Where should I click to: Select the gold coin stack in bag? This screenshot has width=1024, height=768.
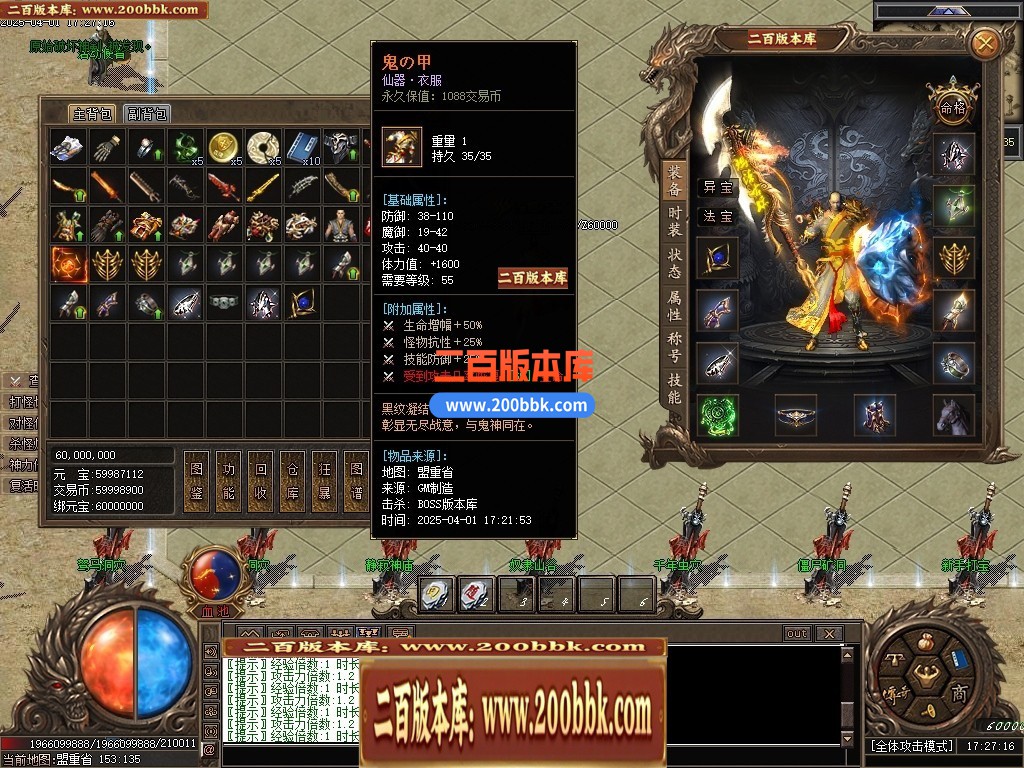point(222,147)
